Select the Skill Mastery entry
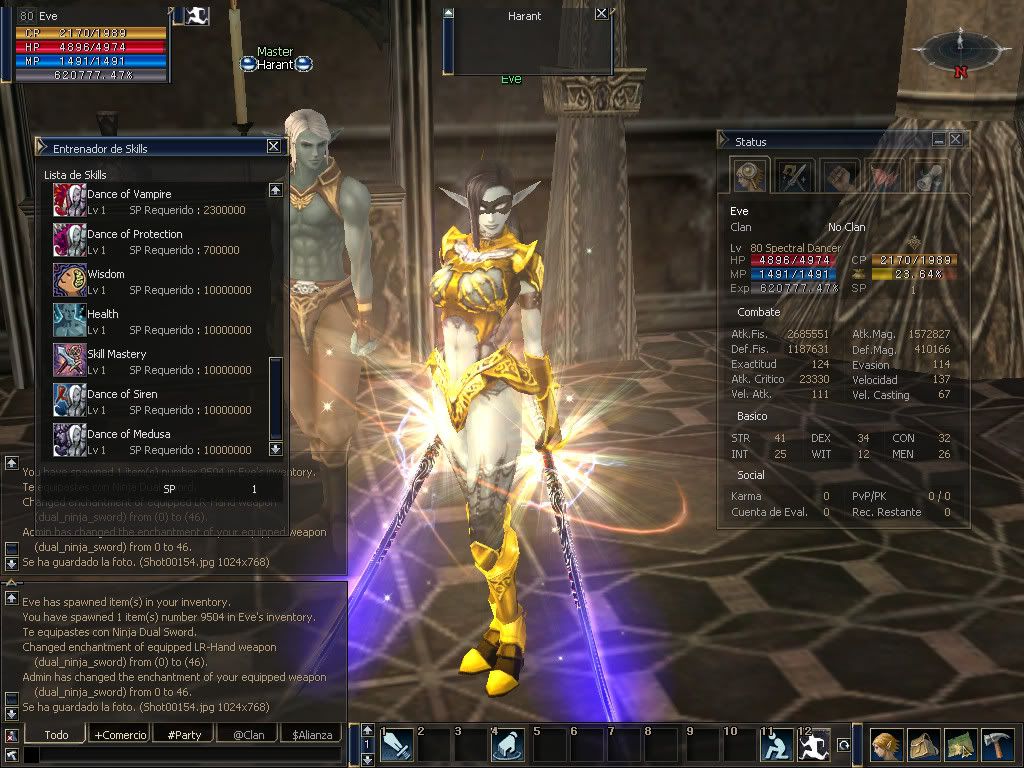The width and height of the screenshot is (1024, 768). (x=116, y=354)
